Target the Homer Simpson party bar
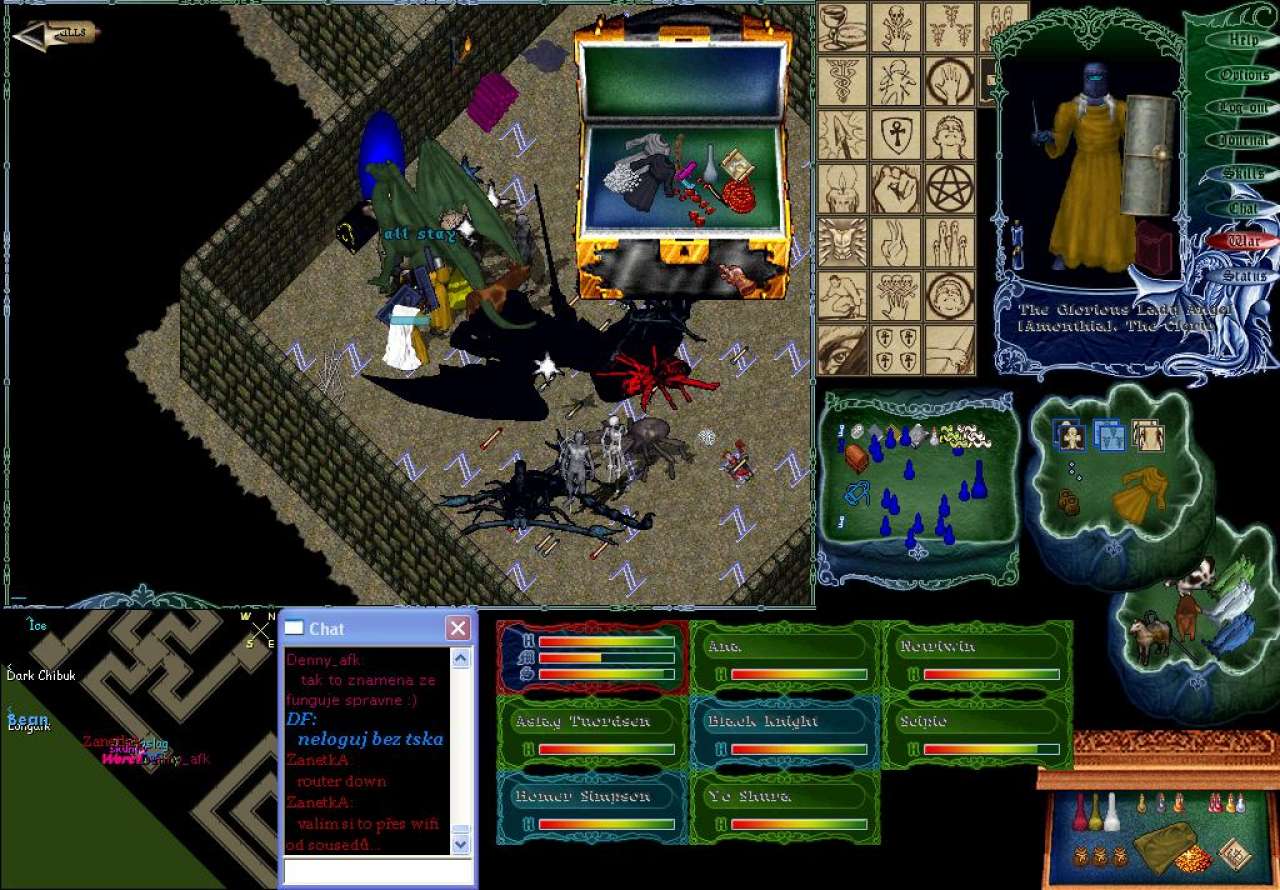 click(x=592, y=797)
